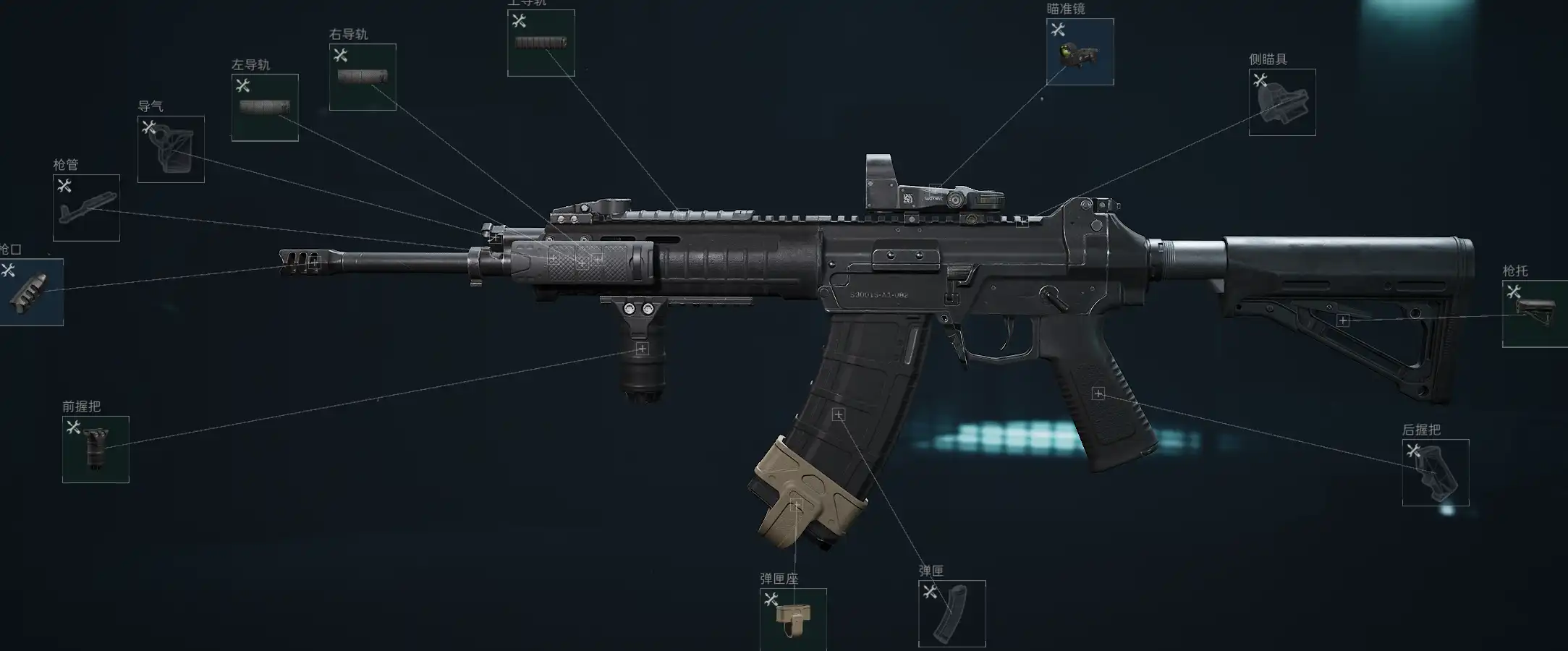Choose the foregrip (前握把) slot
The image size is (1568, 651).
pos(96,449)
